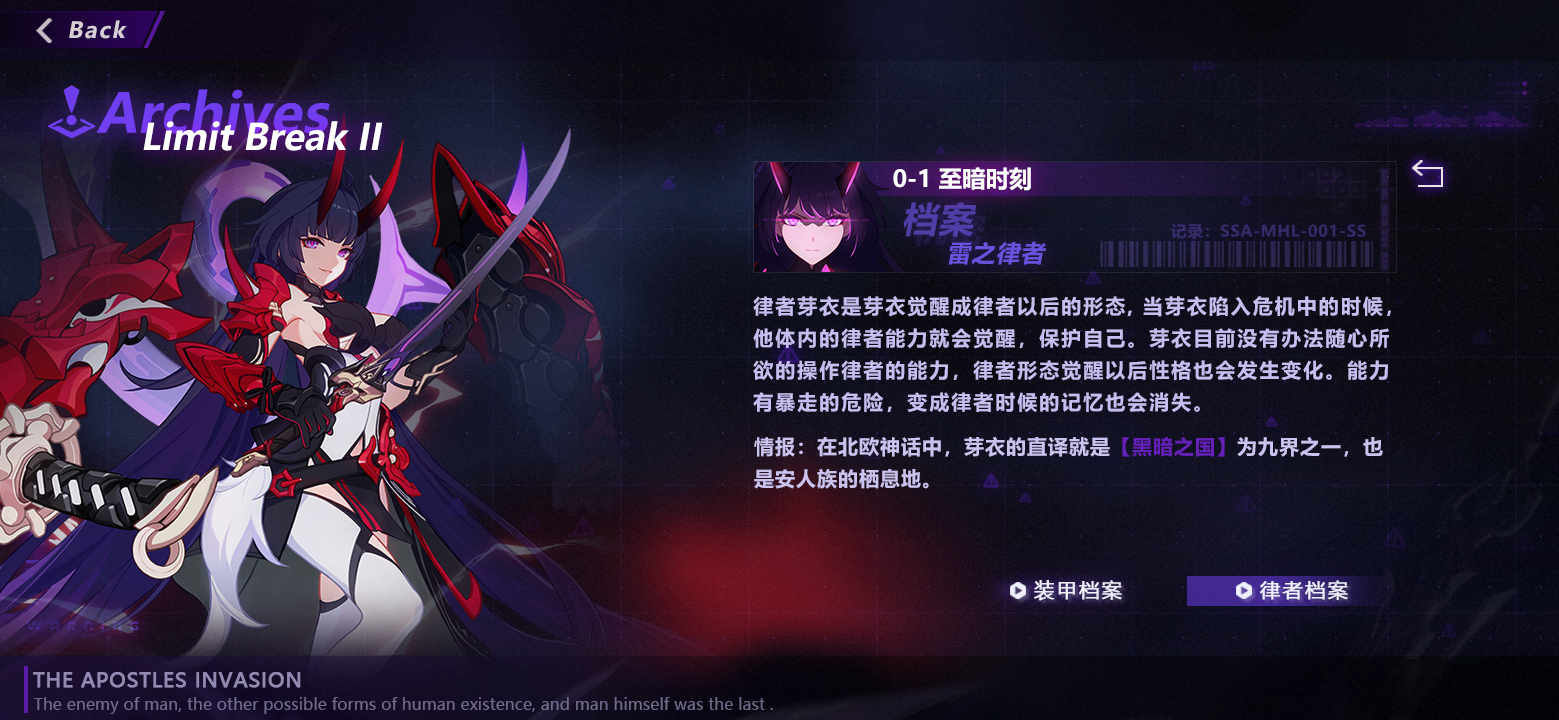
Task: Go back using the Back button
Action: [82, 30]
